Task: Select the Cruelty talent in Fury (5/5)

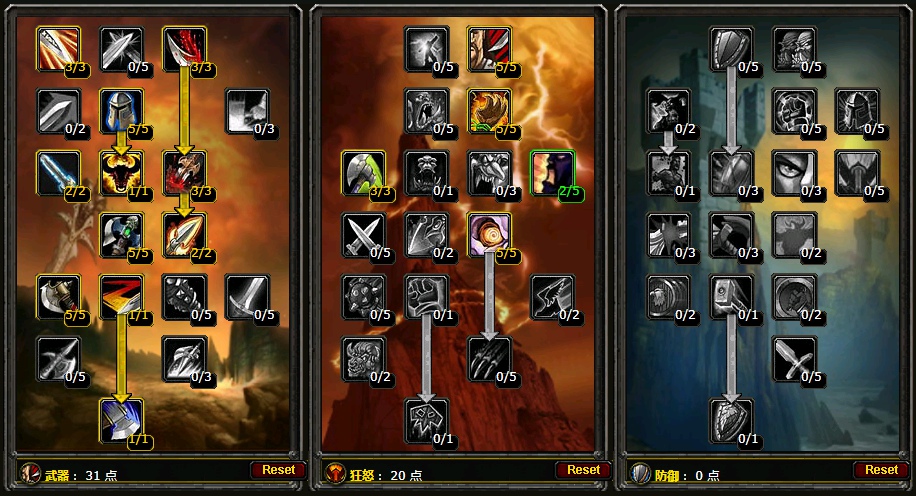Action: [x=489, y=48]
